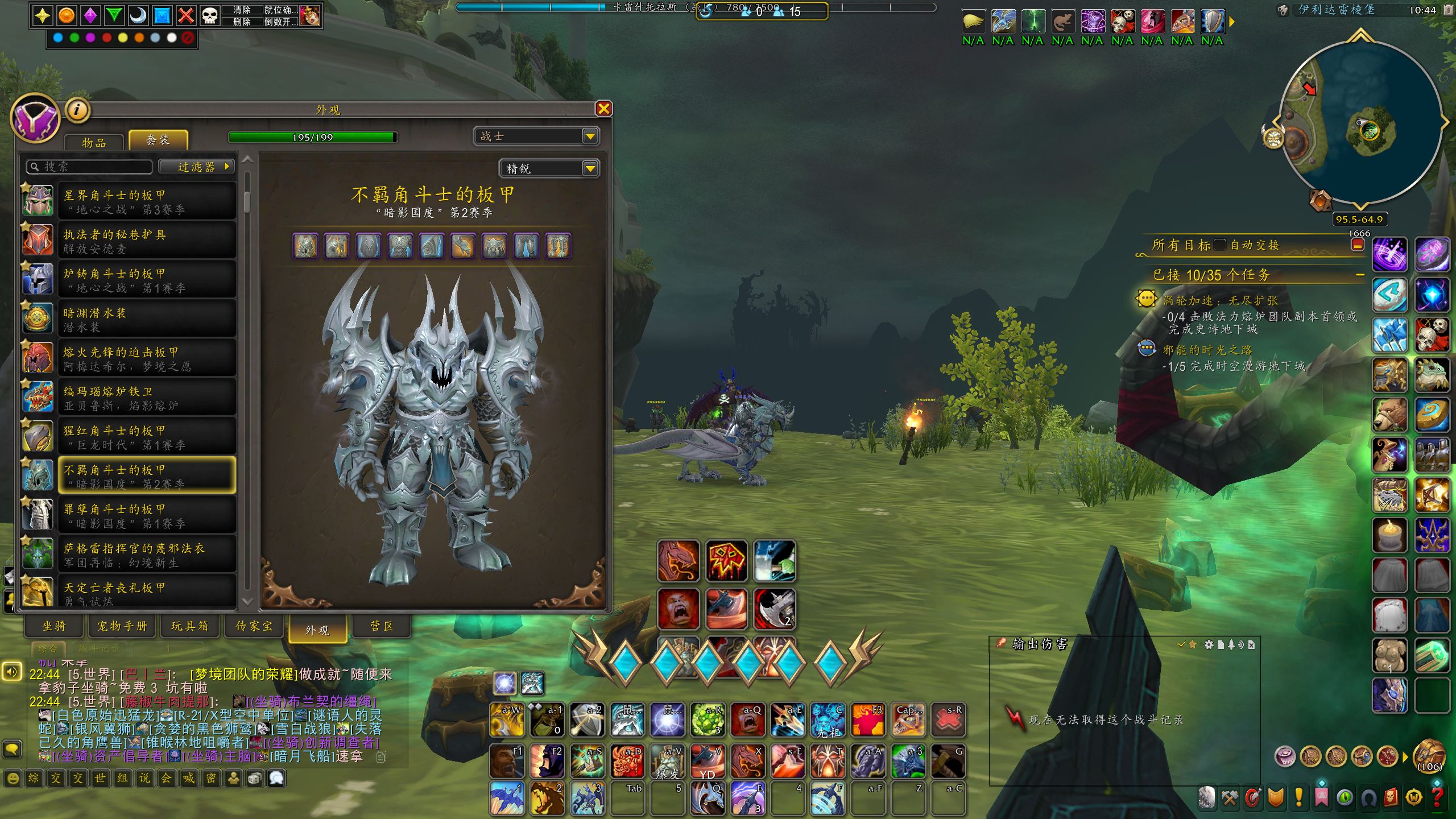
Task: Select the 暗渊潜水装 set
Action: coord(147,320)
